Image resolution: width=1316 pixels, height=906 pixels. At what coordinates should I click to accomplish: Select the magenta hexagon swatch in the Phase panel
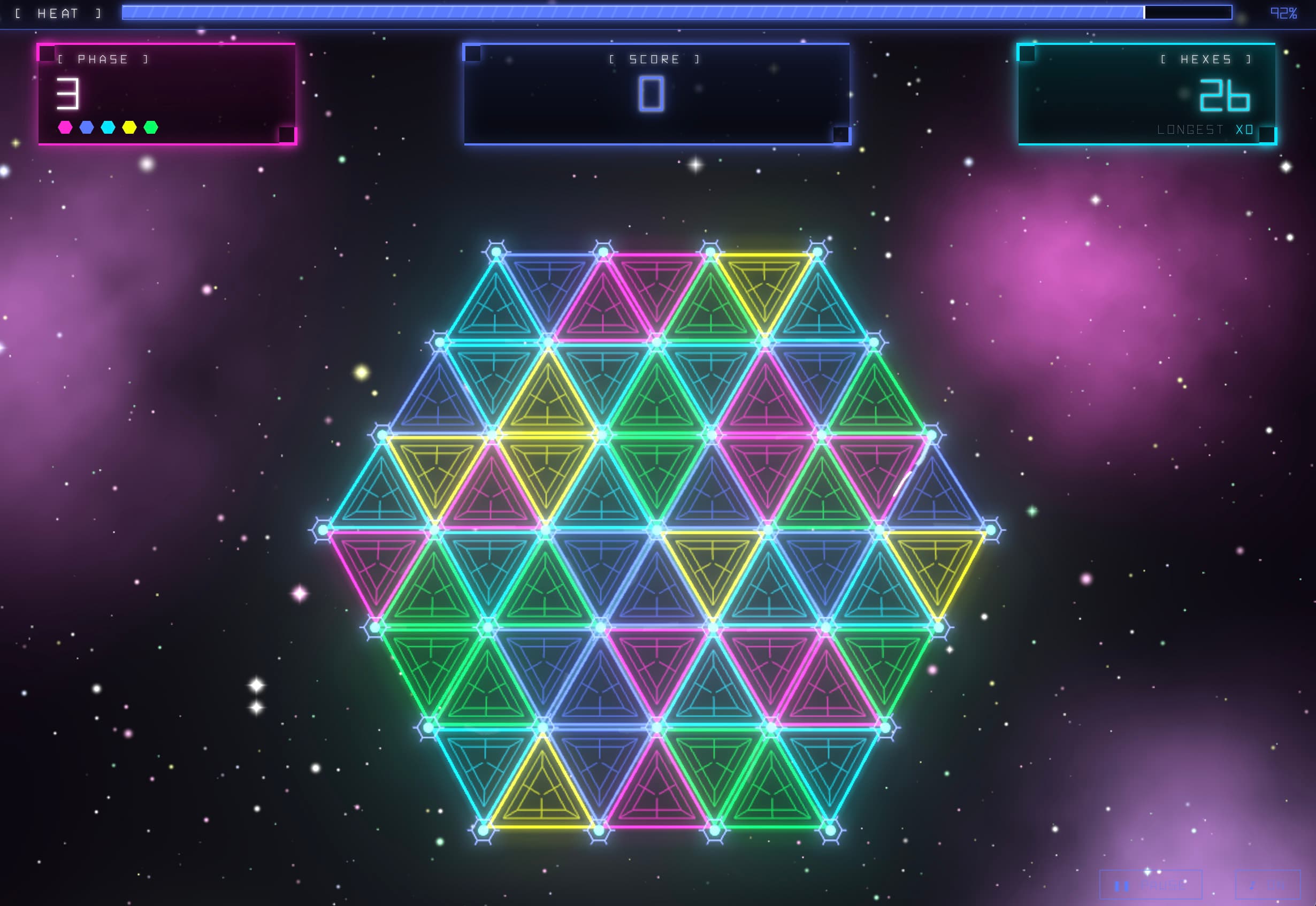pos(64,126)
